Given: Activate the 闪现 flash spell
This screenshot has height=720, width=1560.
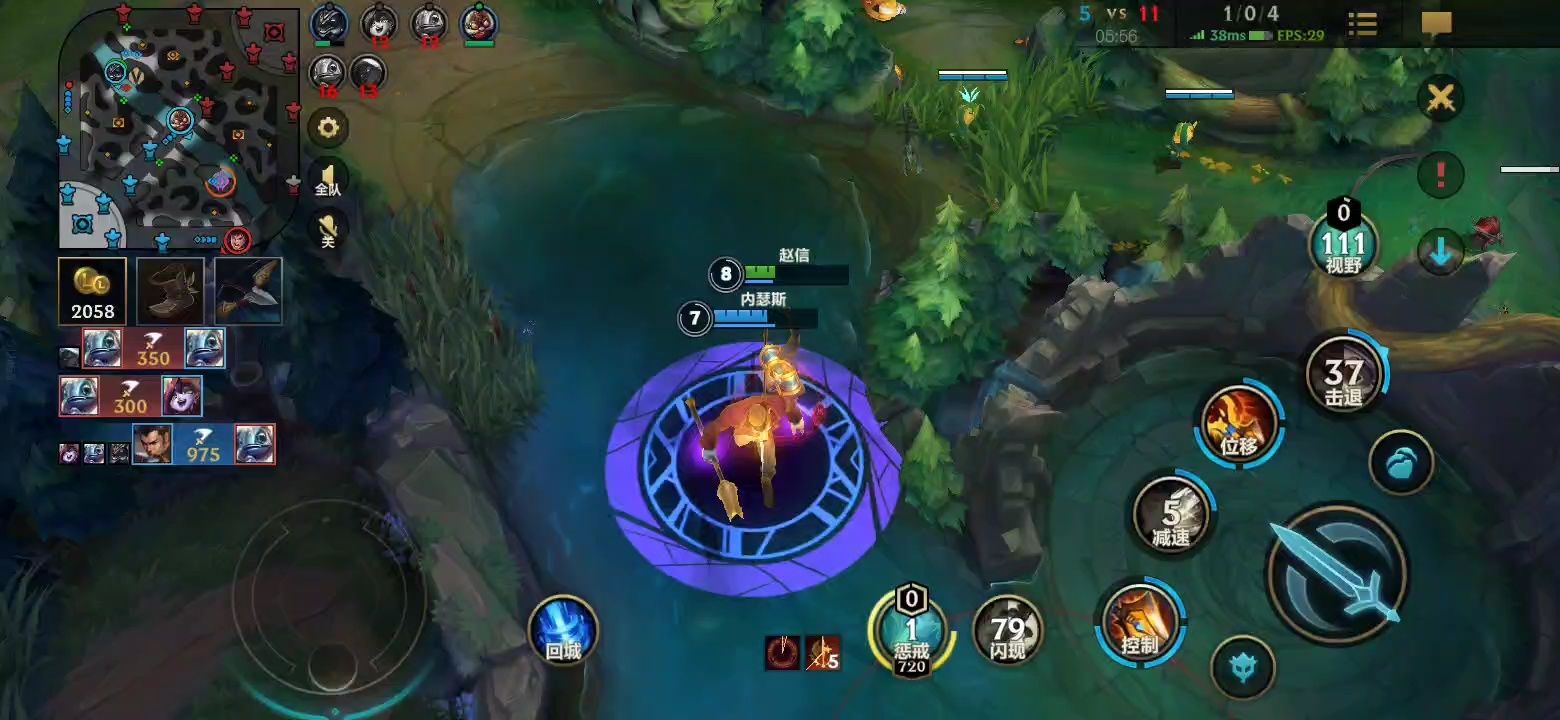Looking at the screenshot, I should click(1008, 630).
